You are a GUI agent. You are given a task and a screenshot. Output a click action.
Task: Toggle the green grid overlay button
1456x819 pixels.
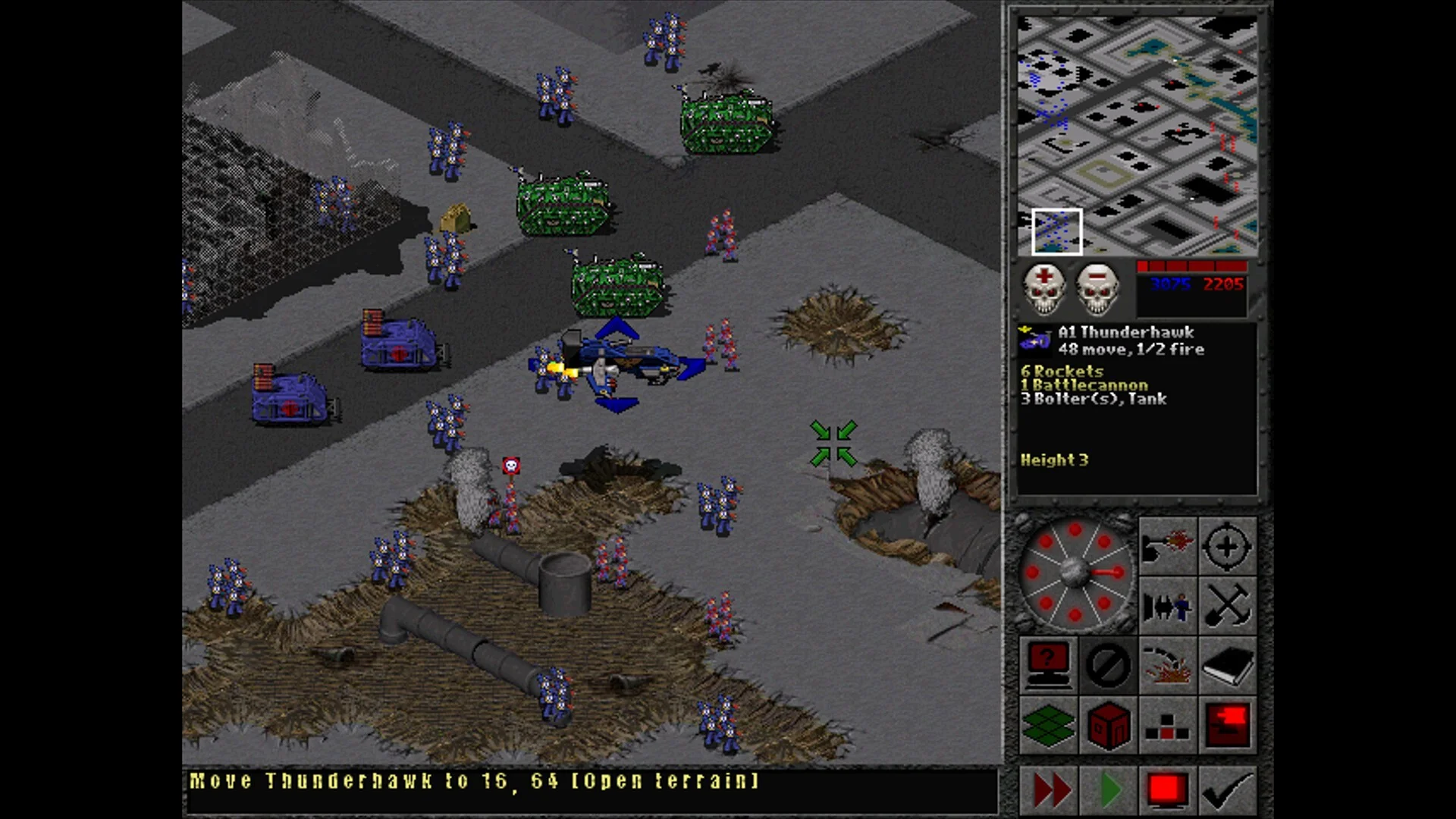click(1047, 726)
